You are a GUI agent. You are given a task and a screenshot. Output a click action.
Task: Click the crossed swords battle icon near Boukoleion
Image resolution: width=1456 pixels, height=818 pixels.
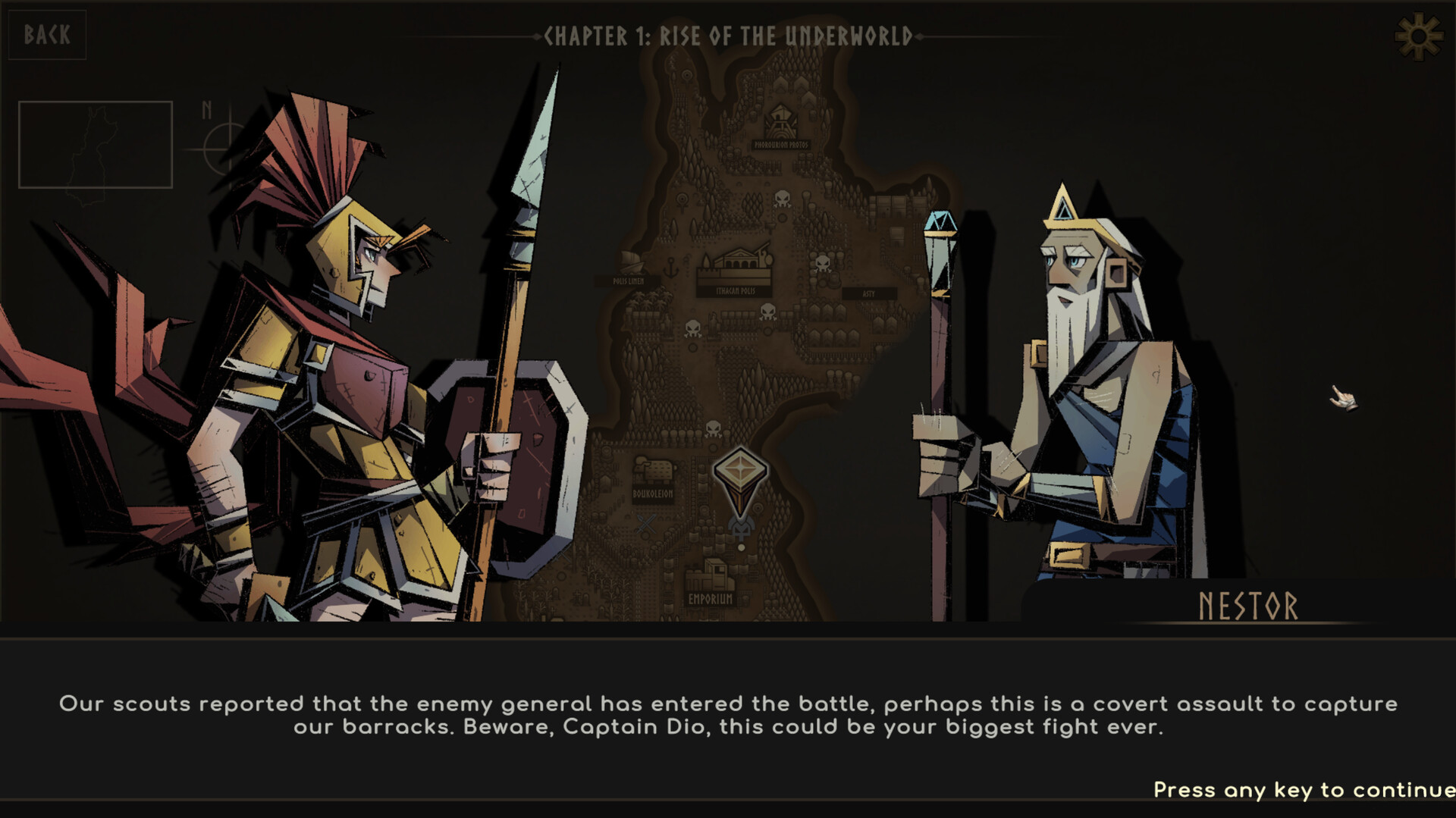[x=645, y=522]
